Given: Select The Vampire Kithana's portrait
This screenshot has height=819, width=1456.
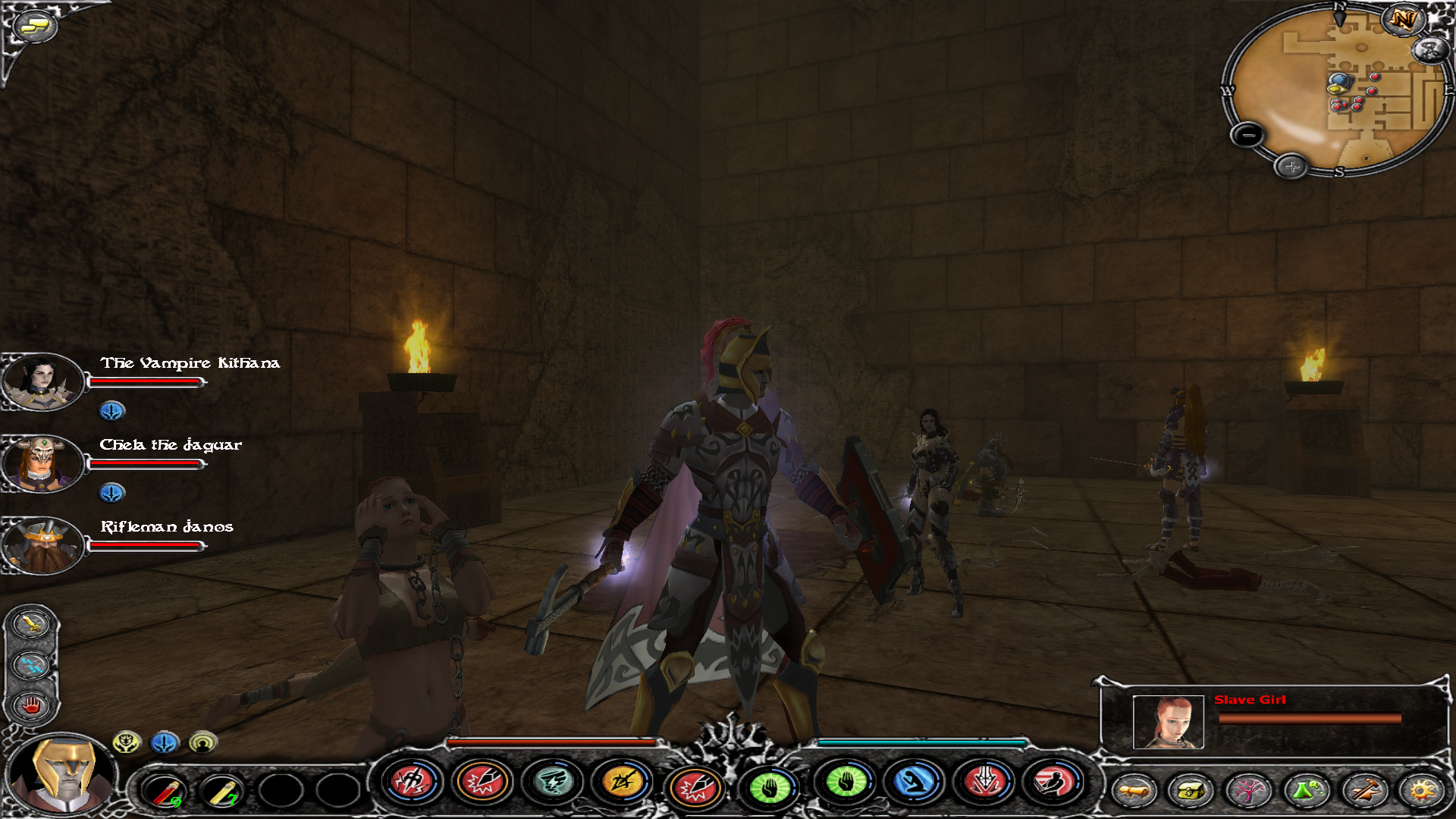Looking at the screenshot, I should (41, 381).
